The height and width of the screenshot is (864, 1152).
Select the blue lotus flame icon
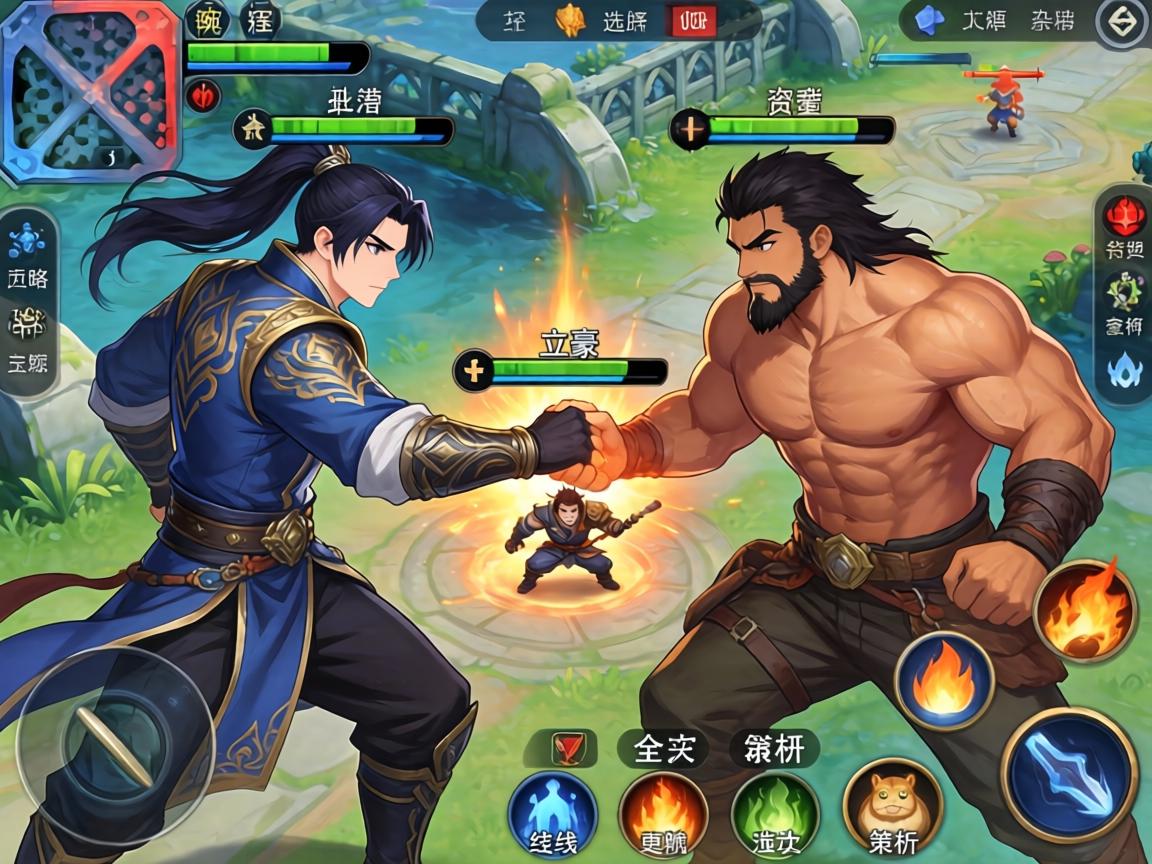[1124, 370]
